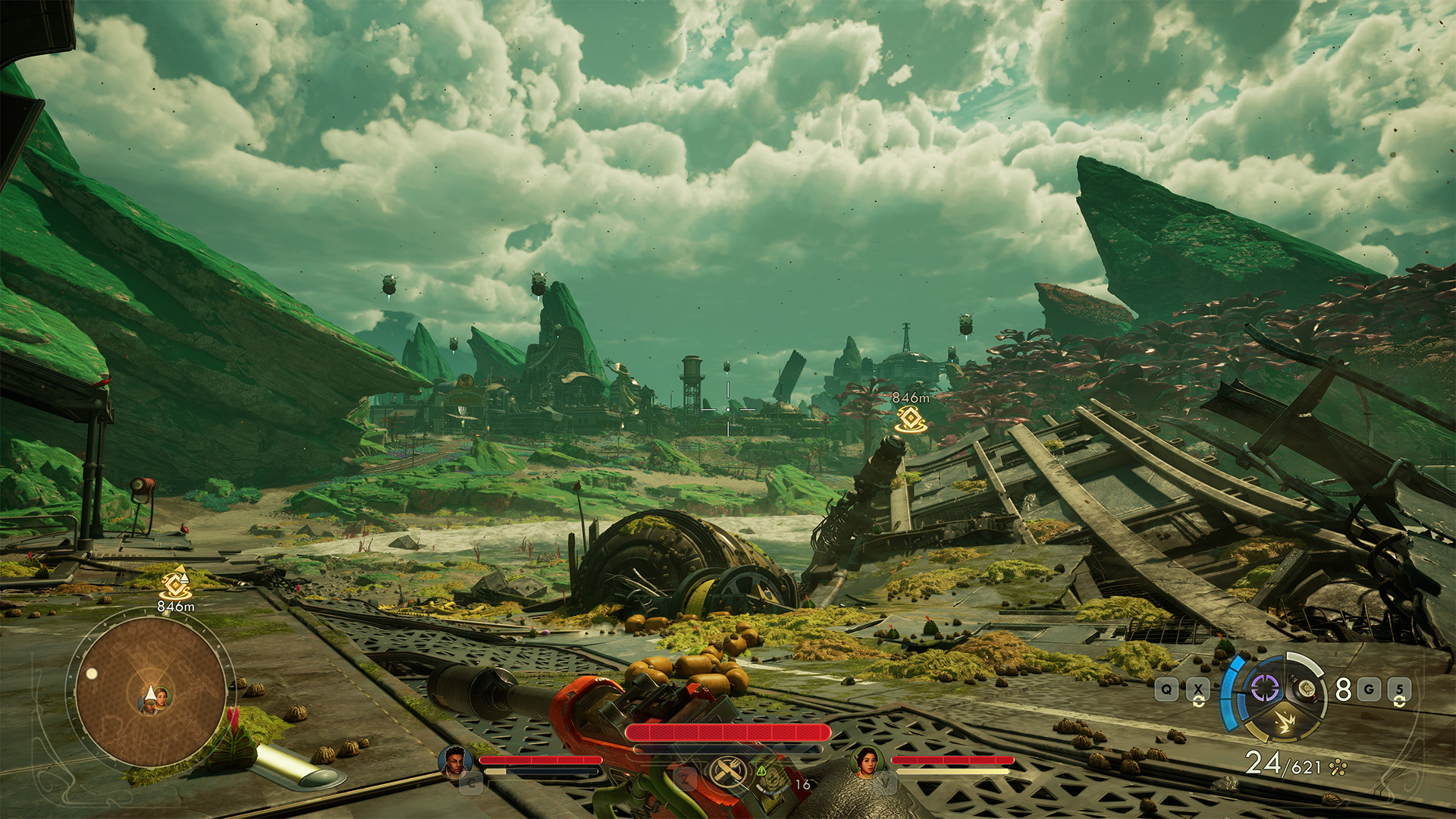Select the female companion portrait
The width and height of the screenshot is (1456, 819).
[867, 761]
